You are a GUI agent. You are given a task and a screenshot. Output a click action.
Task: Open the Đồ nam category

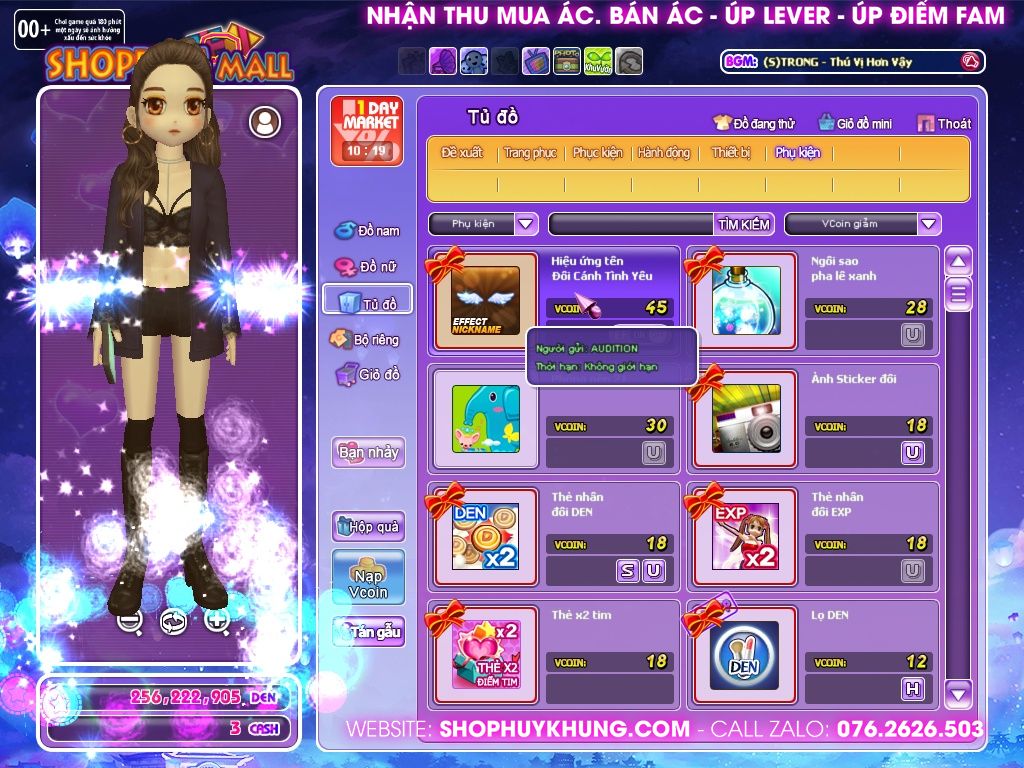point(367,231)
